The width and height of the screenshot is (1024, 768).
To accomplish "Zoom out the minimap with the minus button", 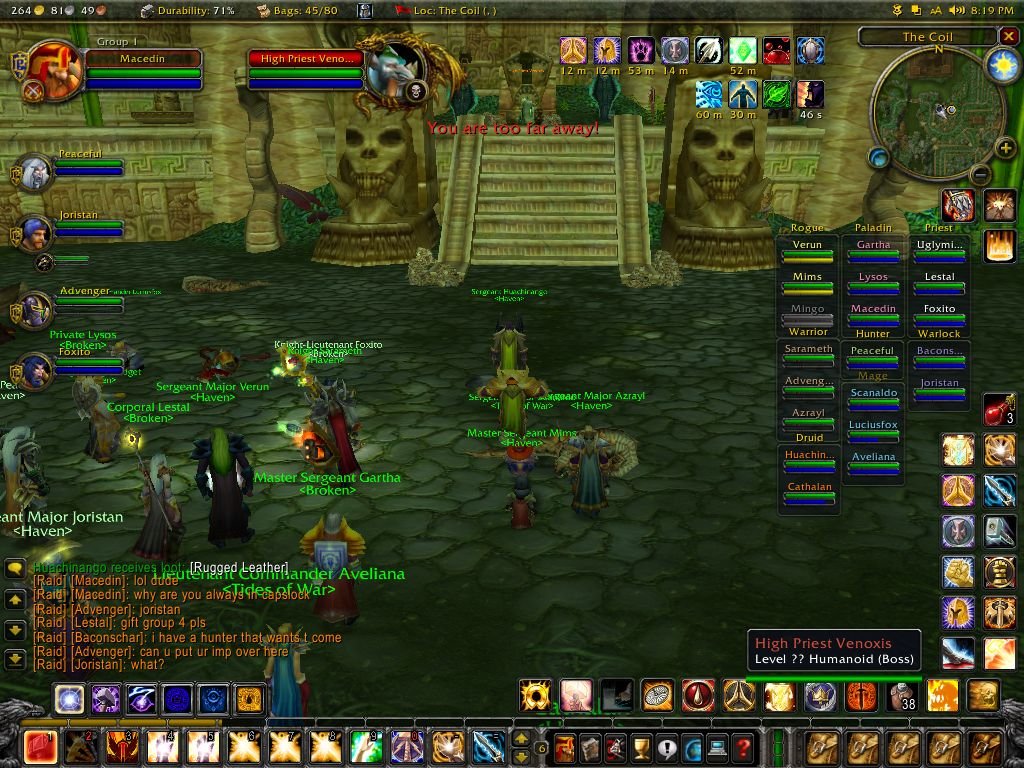I will click(x=980, y=174).
